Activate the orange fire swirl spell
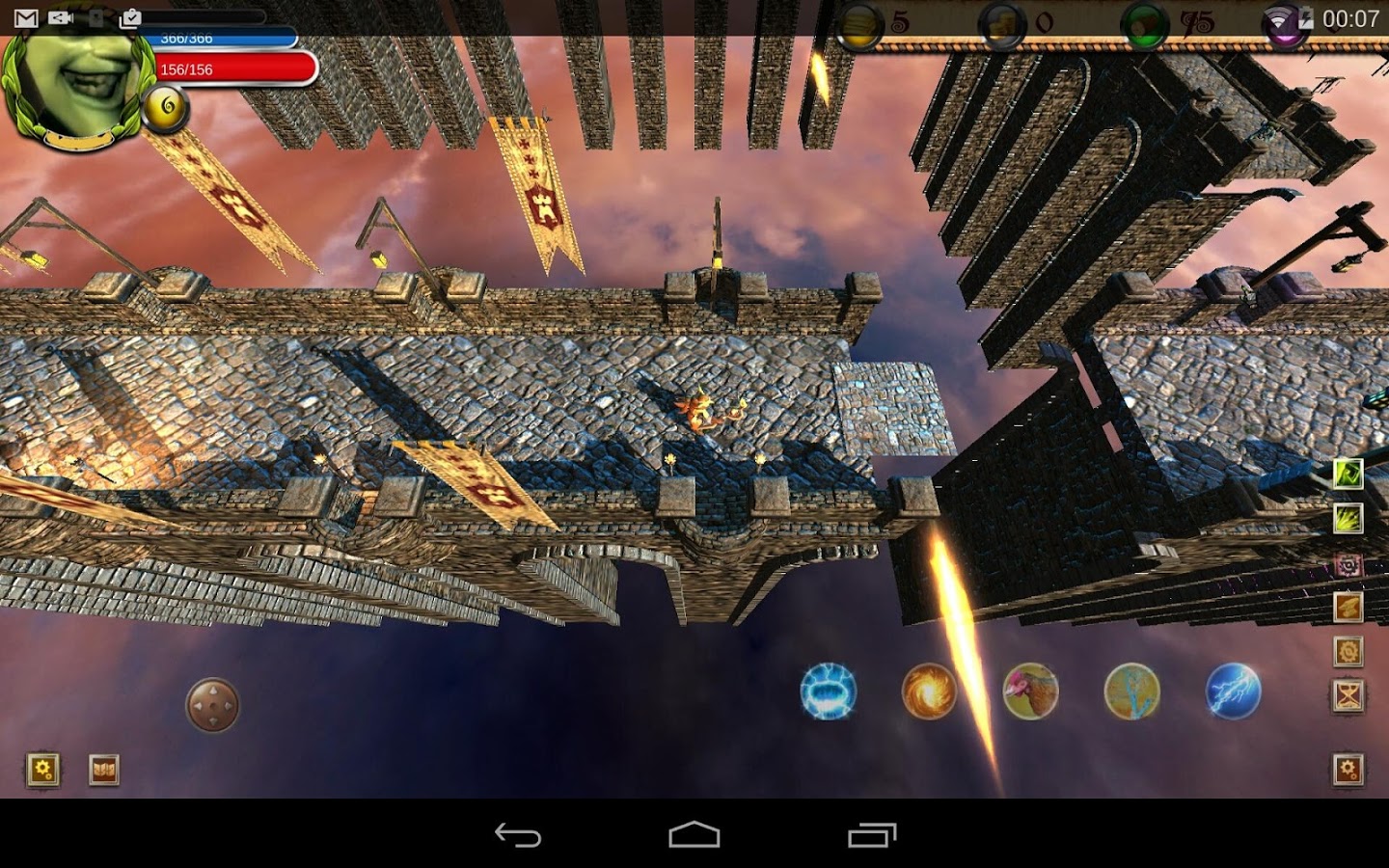Image resolution: width=1389 pixels, height=868 pixels. (929, 692)
